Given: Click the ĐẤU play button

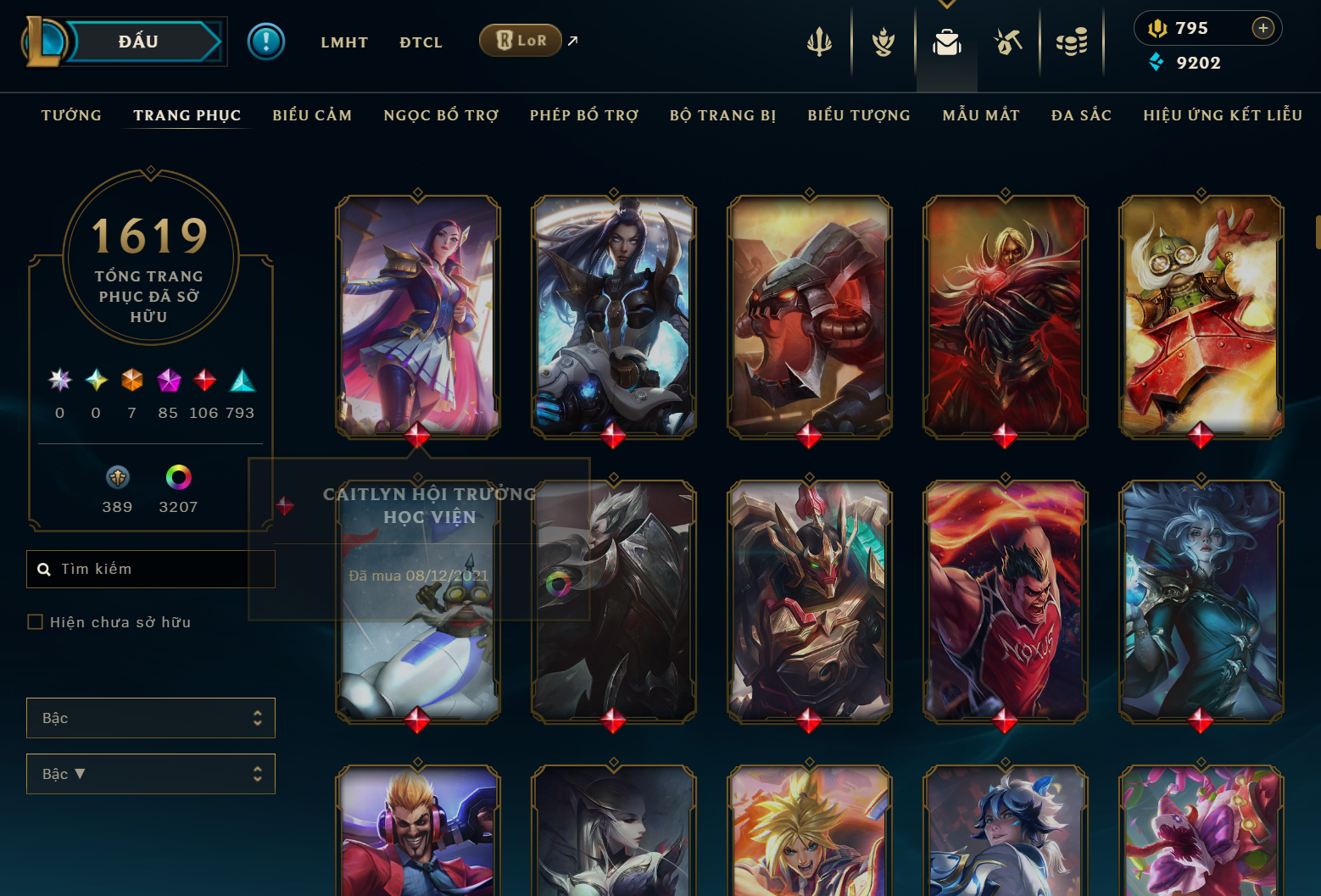Looking at the screenshot, I should point(138,41).
